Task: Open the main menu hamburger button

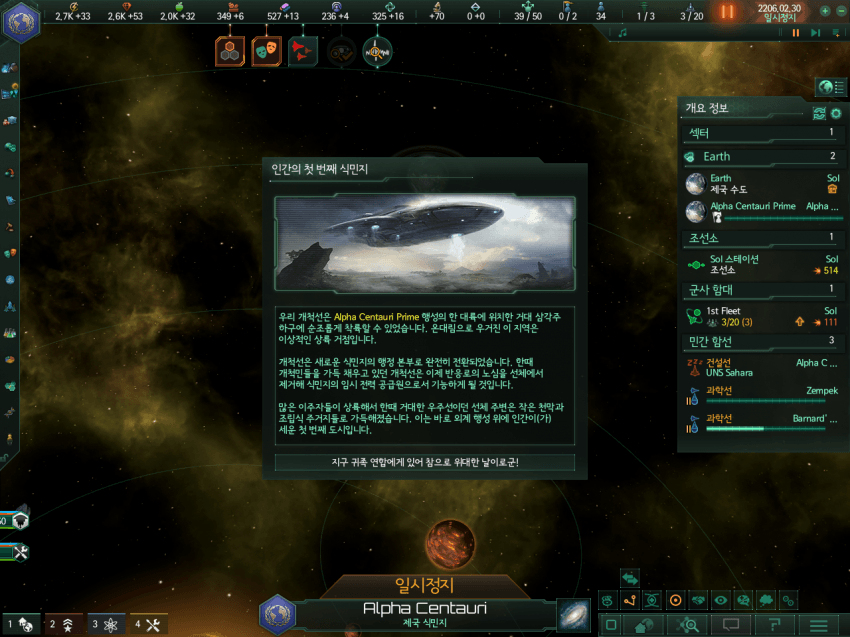Action: 818,625
